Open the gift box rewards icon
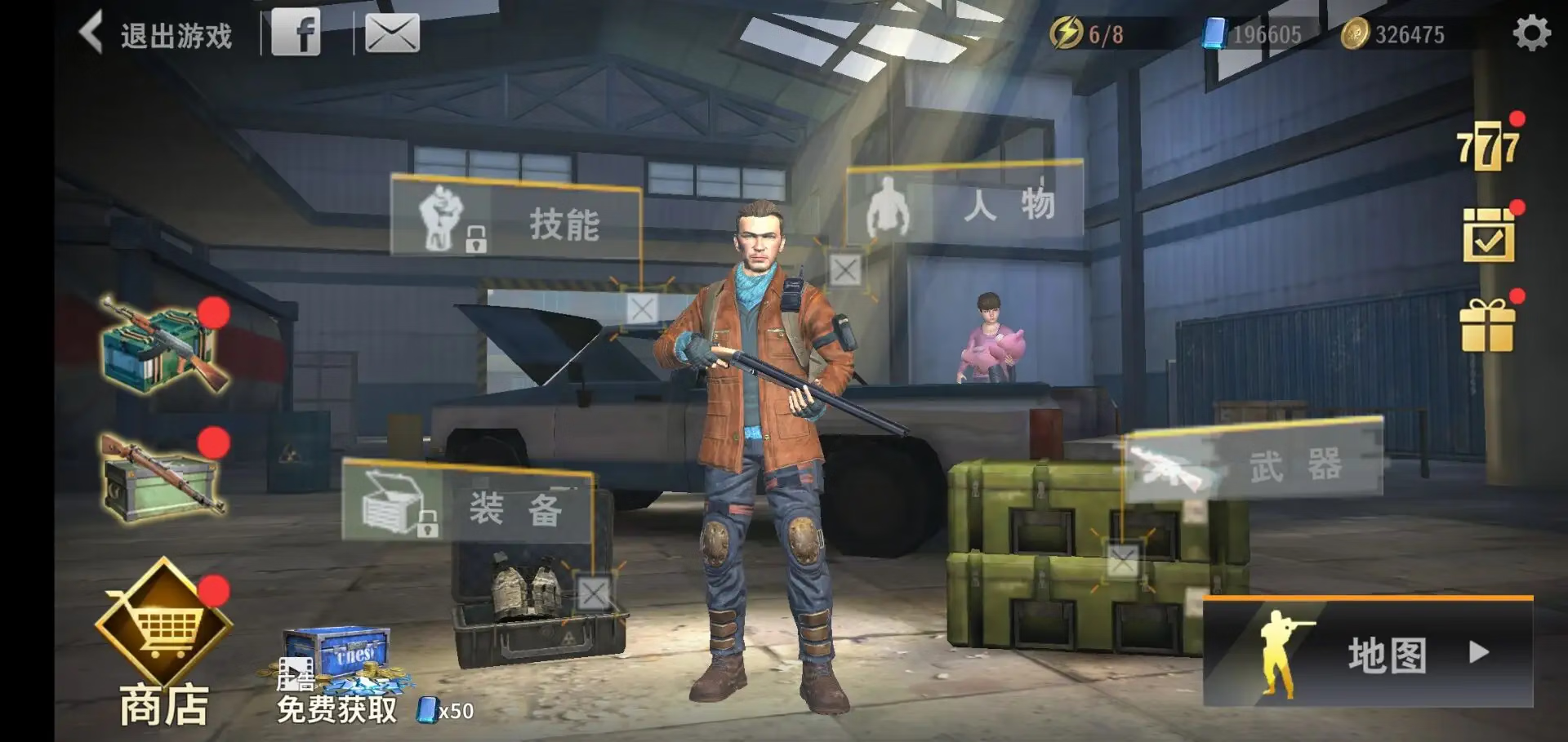The height and width of the screenshot is (742, 1568). pos(1487,325)
